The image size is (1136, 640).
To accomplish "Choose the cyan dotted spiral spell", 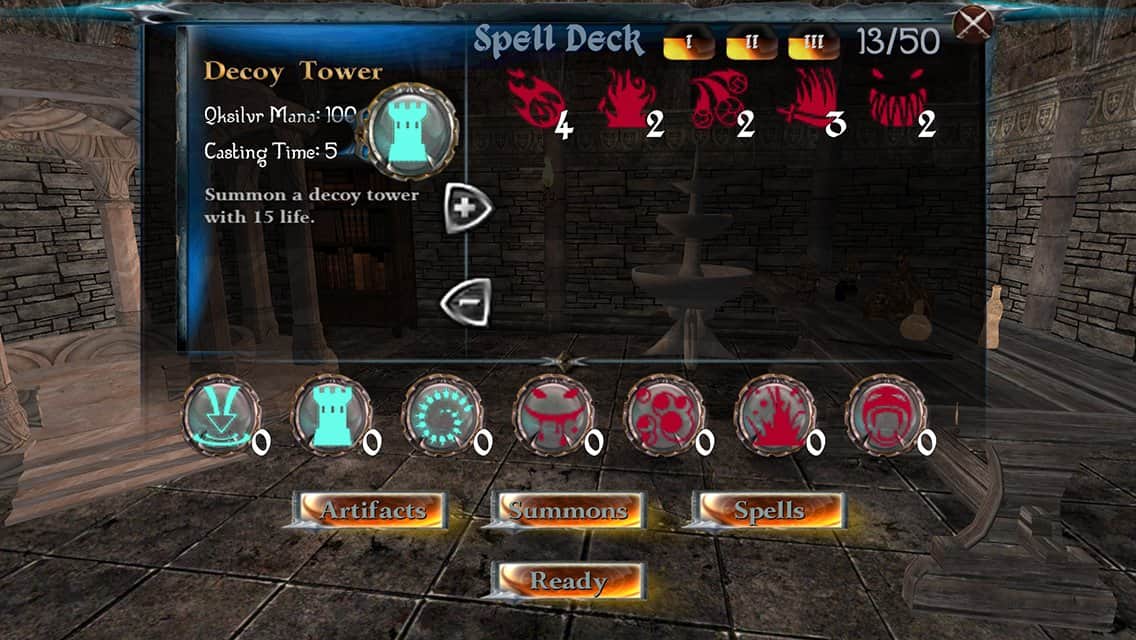I will click(443, 415).
